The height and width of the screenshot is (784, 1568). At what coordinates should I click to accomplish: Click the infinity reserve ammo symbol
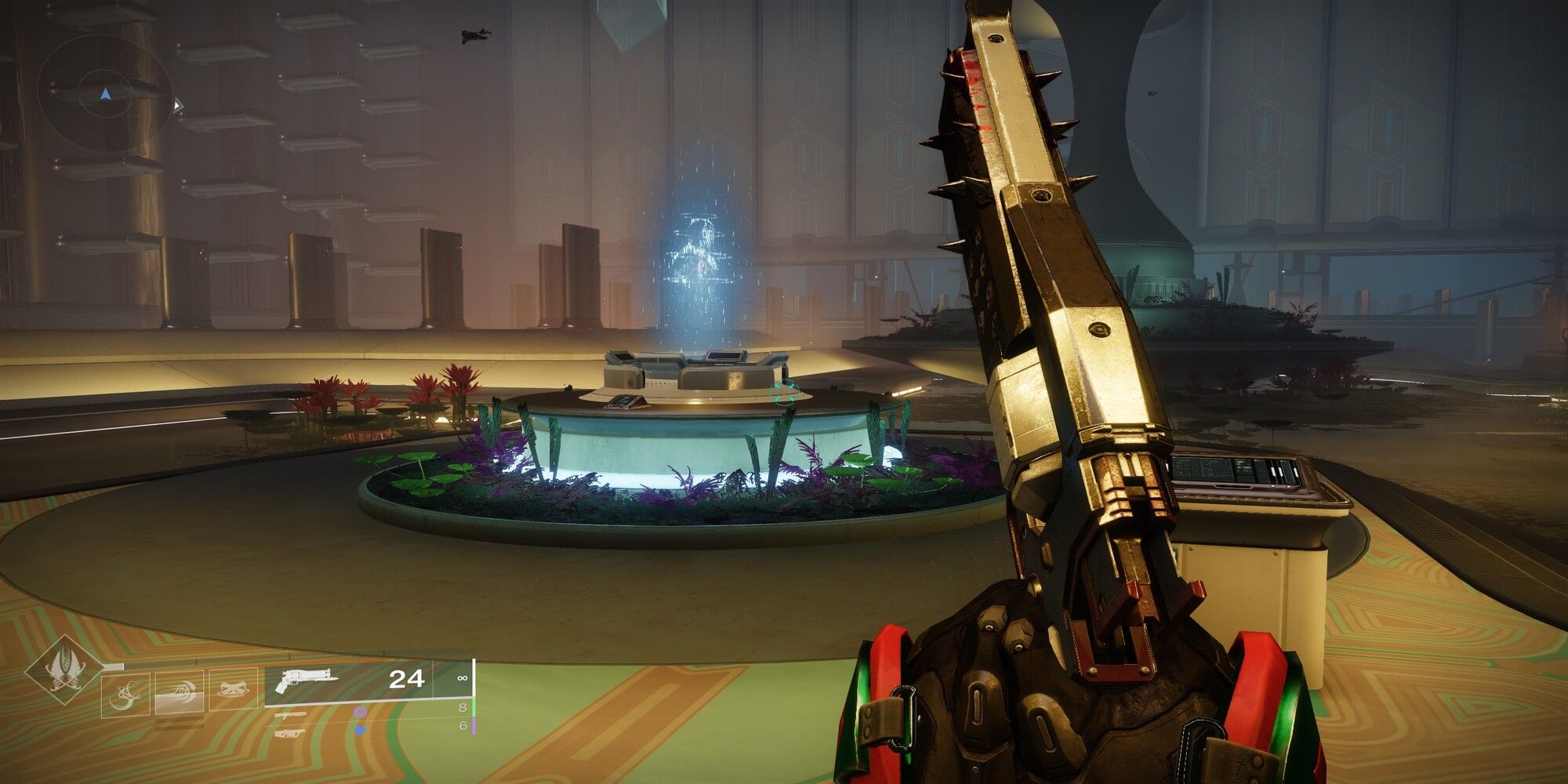(x=463, y=679)
